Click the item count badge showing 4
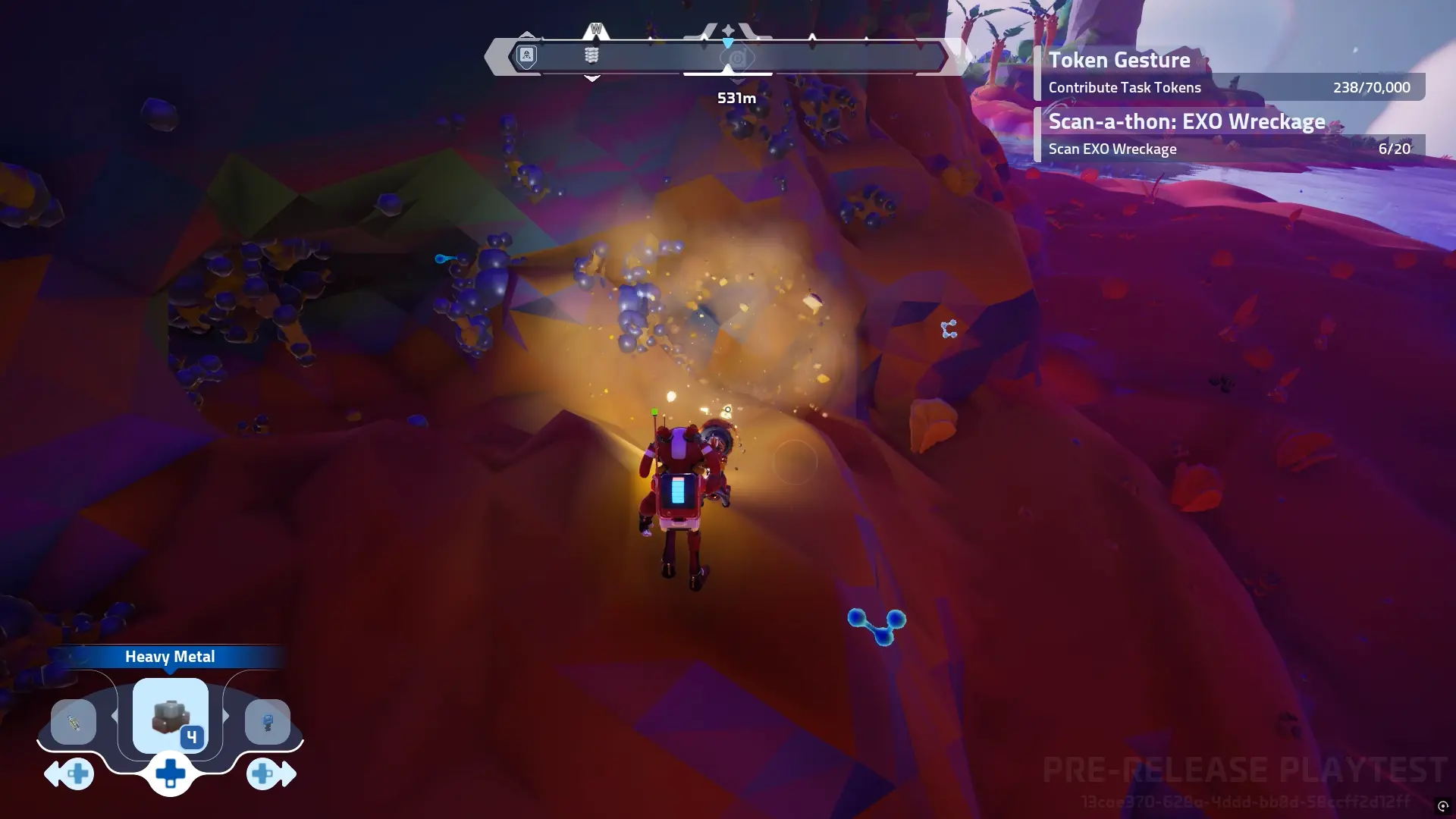Image resolution: width=1456 pixels, height=819 pixels. click(193, 735)
